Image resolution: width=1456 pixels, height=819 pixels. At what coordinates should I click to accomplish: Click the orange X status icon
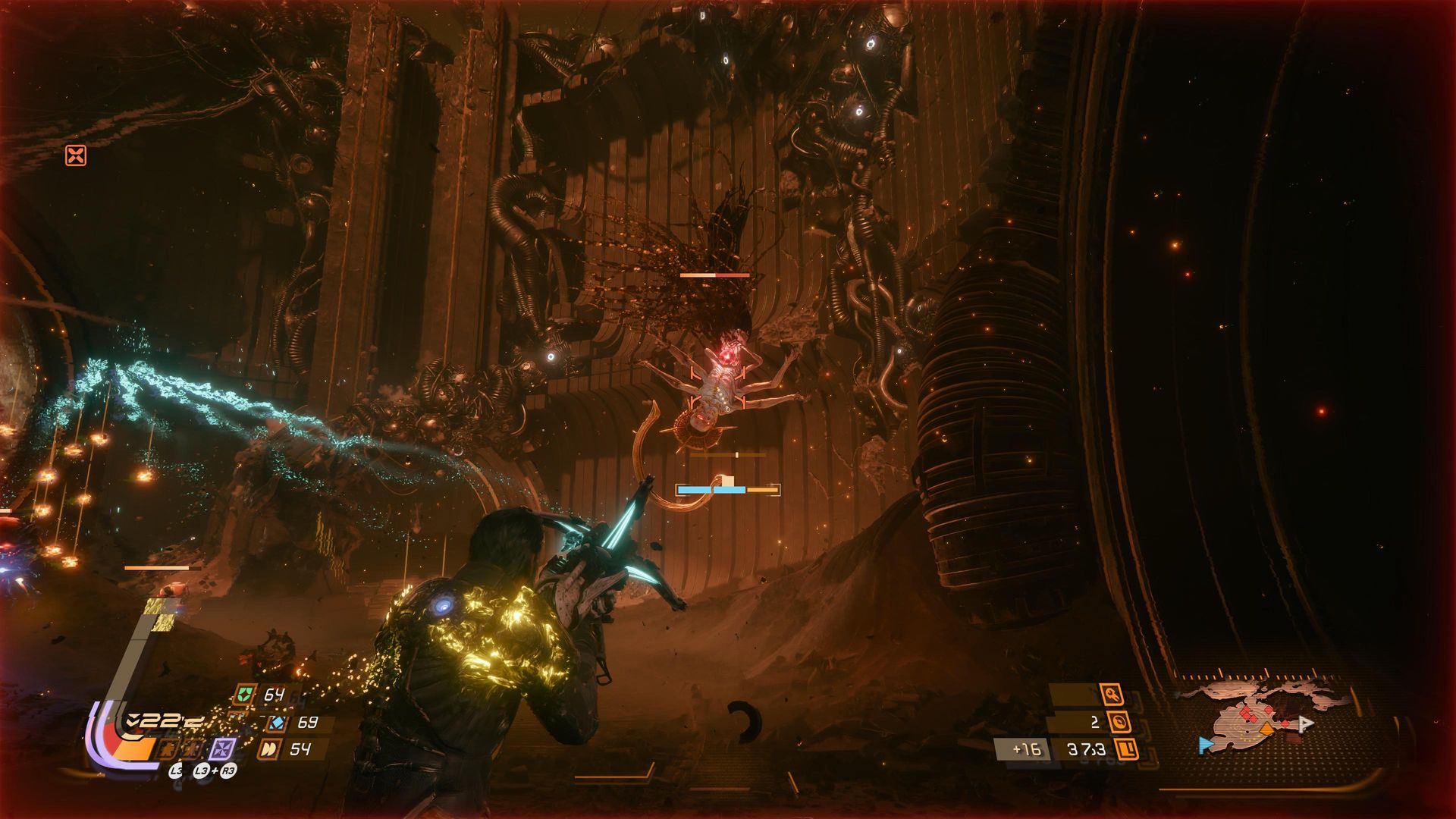76,155
